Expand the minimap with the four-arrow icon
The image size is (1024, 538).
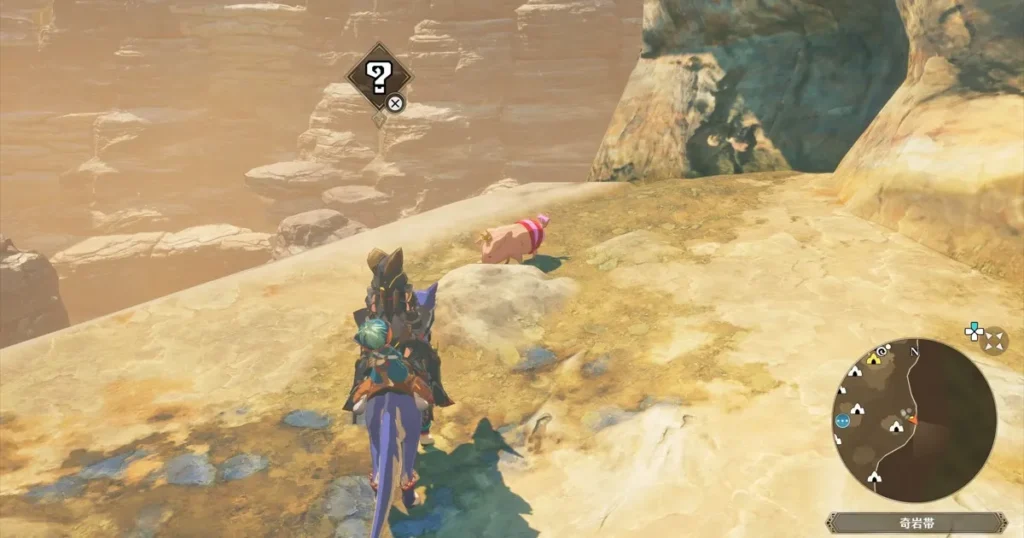[994, 341]
